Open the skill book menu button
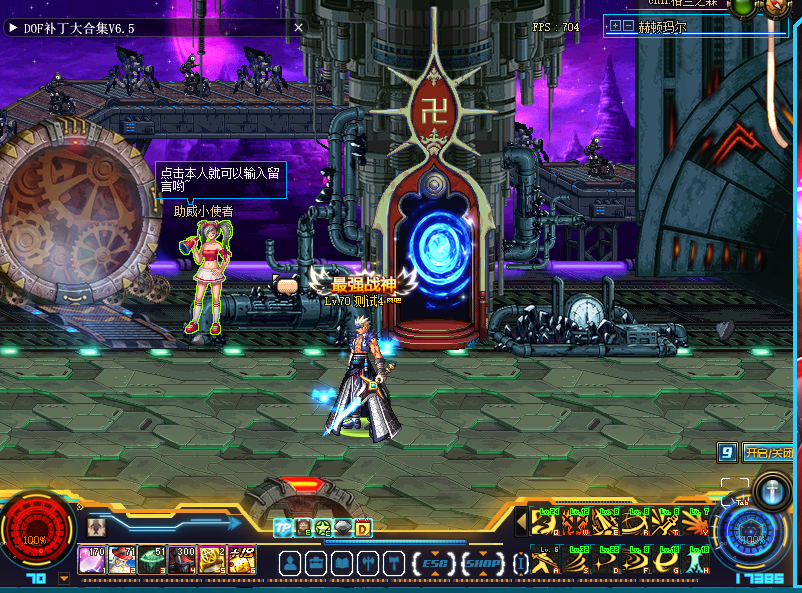The height and width of the screenshot is (593, 802). 341,563
